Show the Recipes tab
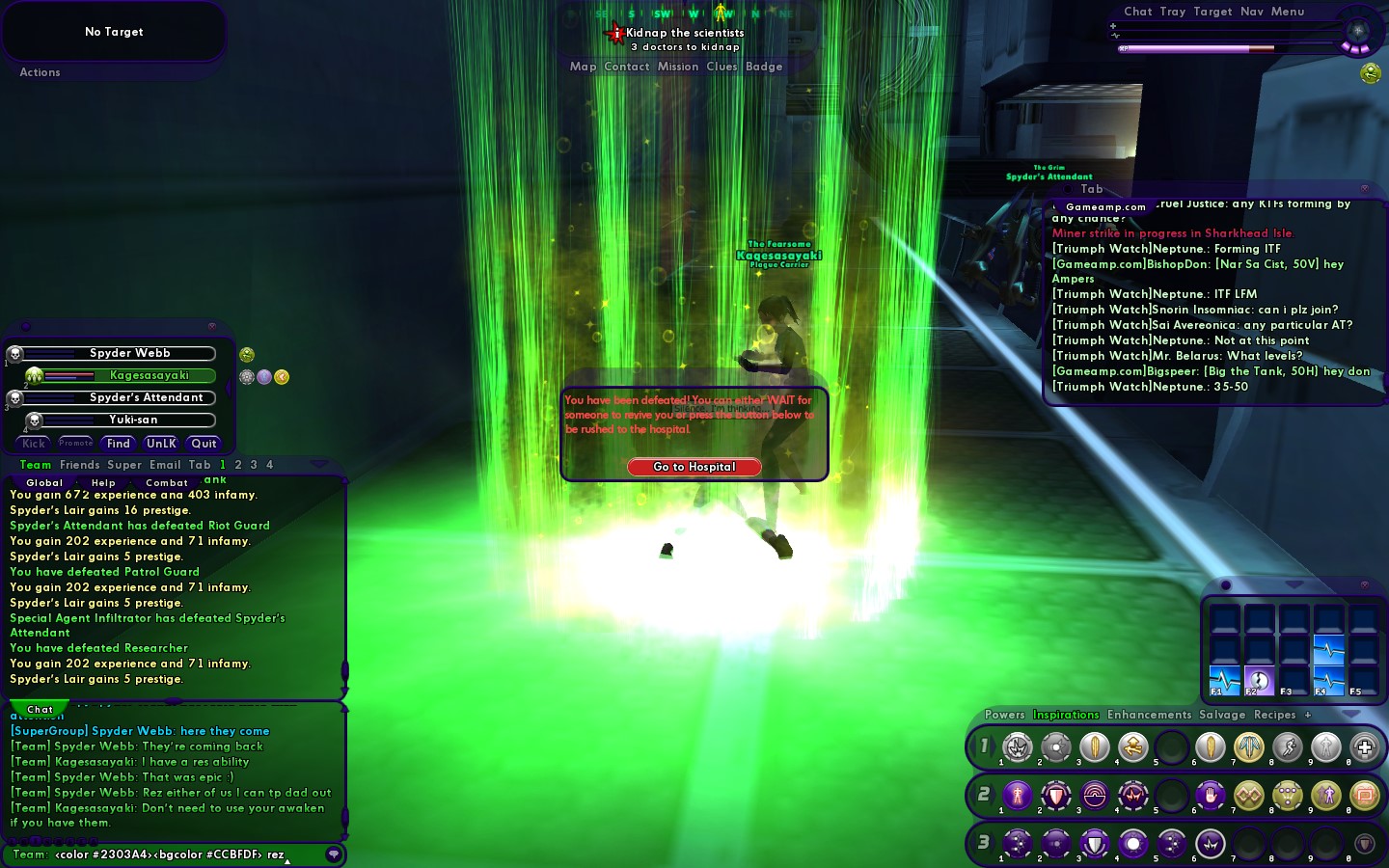Viewport: 1389px width, 868px height. (x=1274, y=715)
